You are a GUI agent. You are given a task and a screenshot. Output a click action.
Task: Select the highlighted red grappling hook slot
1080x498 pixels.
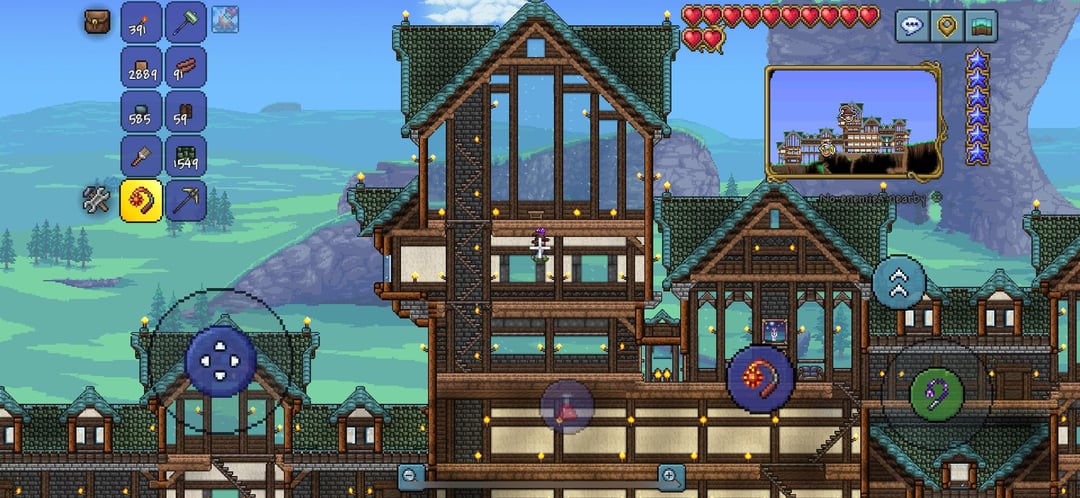pyautogui.click(x=141, y=200)
